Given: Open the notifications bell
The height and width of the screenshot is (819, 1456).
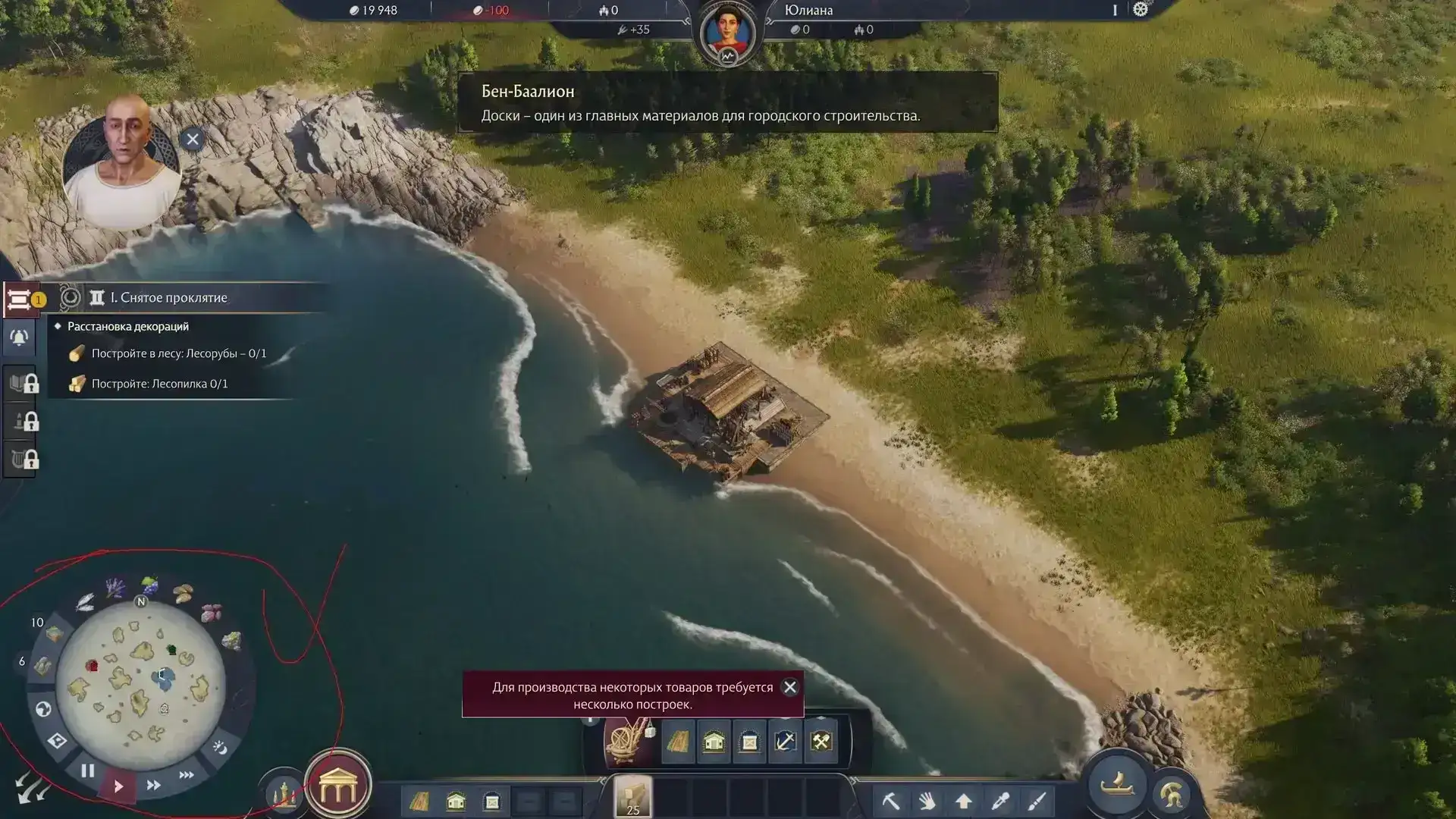Looking at the screenshot, I should tap(20, 337).
